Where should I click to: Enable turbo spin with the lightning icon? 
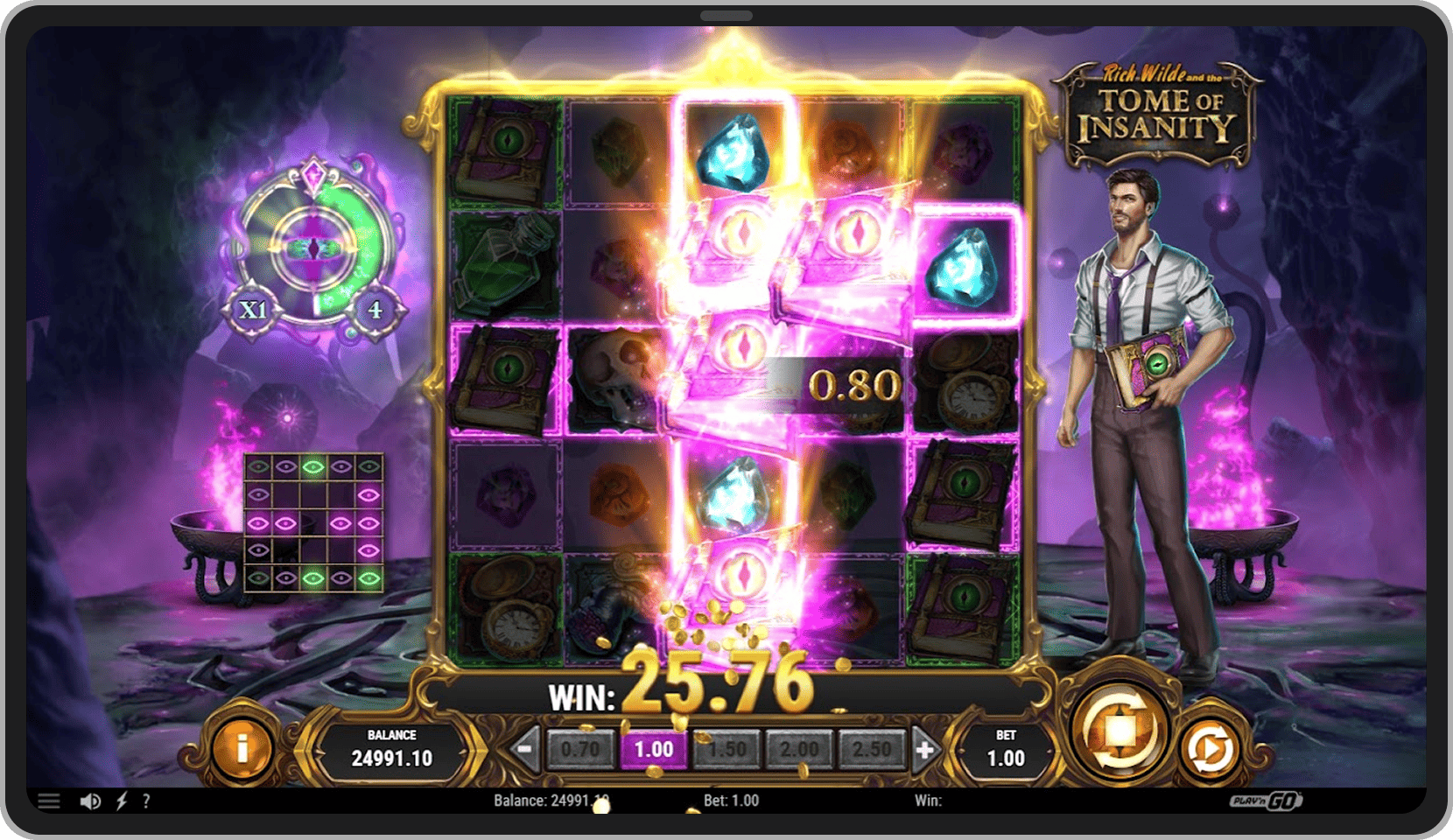click(122, 801)
